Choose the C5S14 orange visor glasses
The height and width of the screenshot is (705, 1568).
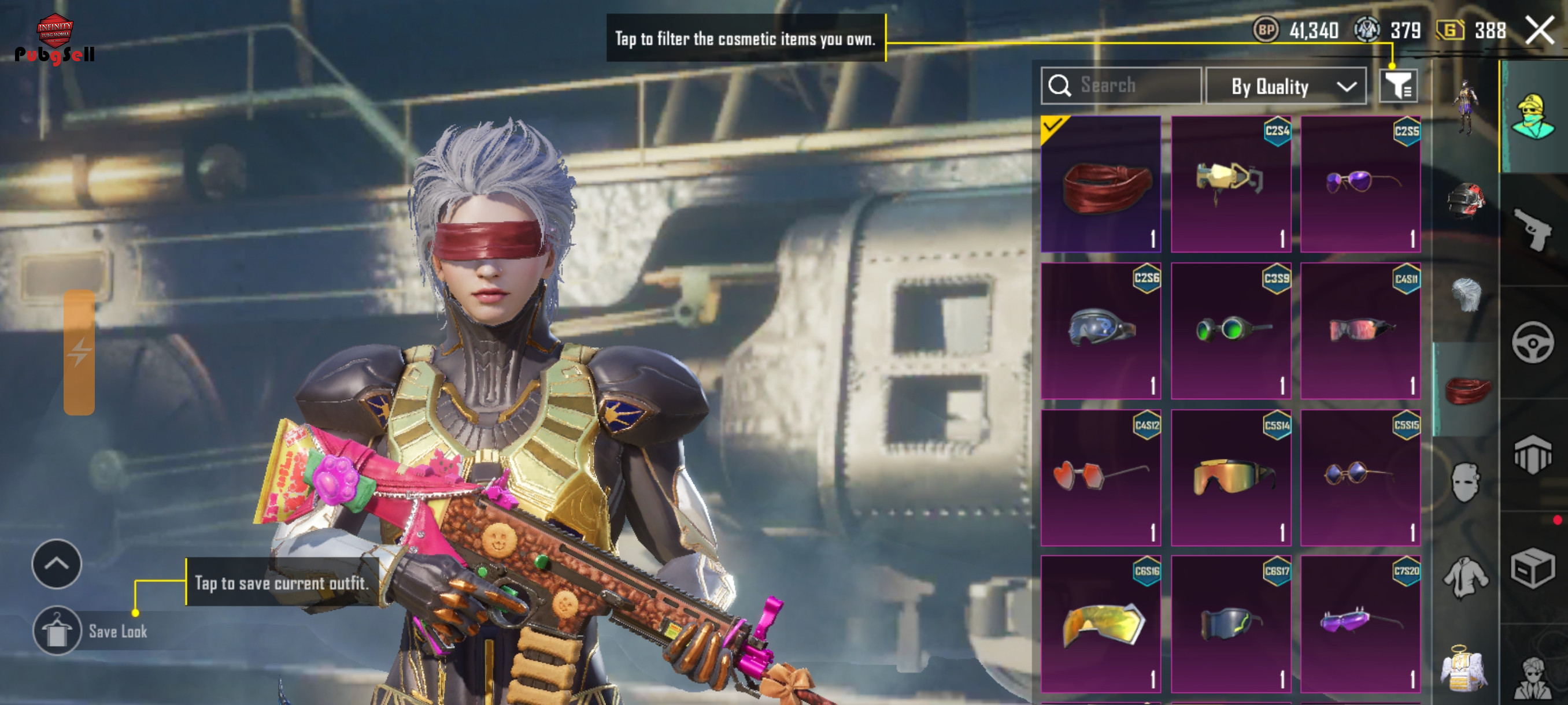coord(1231,477)
